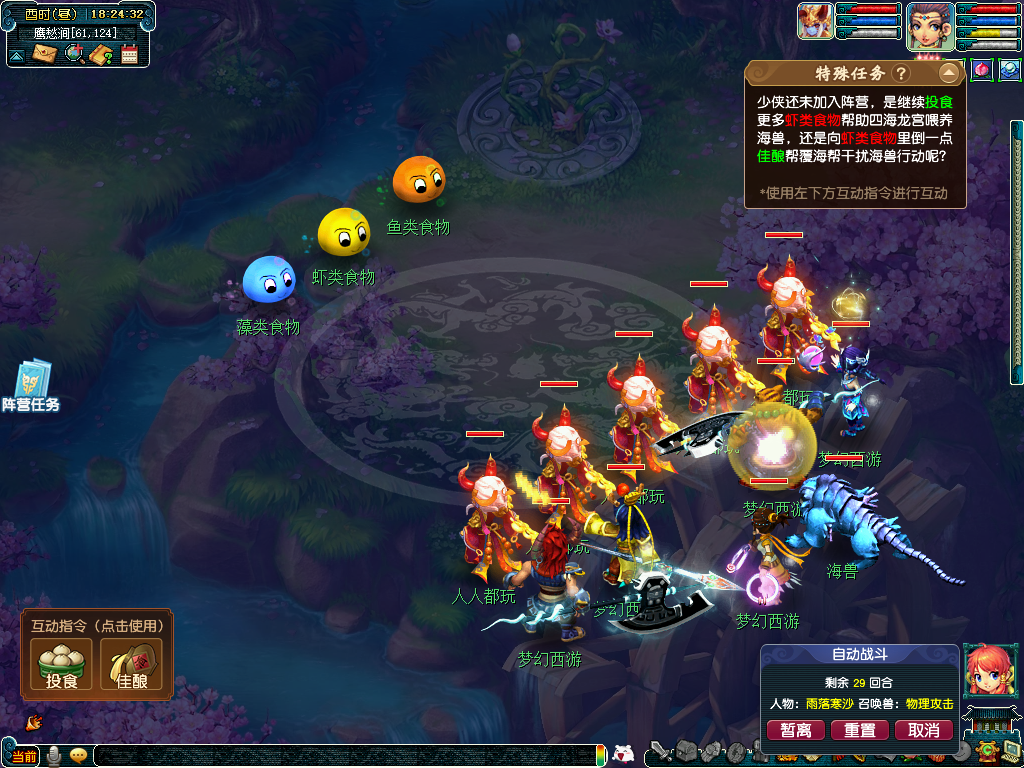
Task: Use the 佳酿 wine command
Action: [131, 665]
